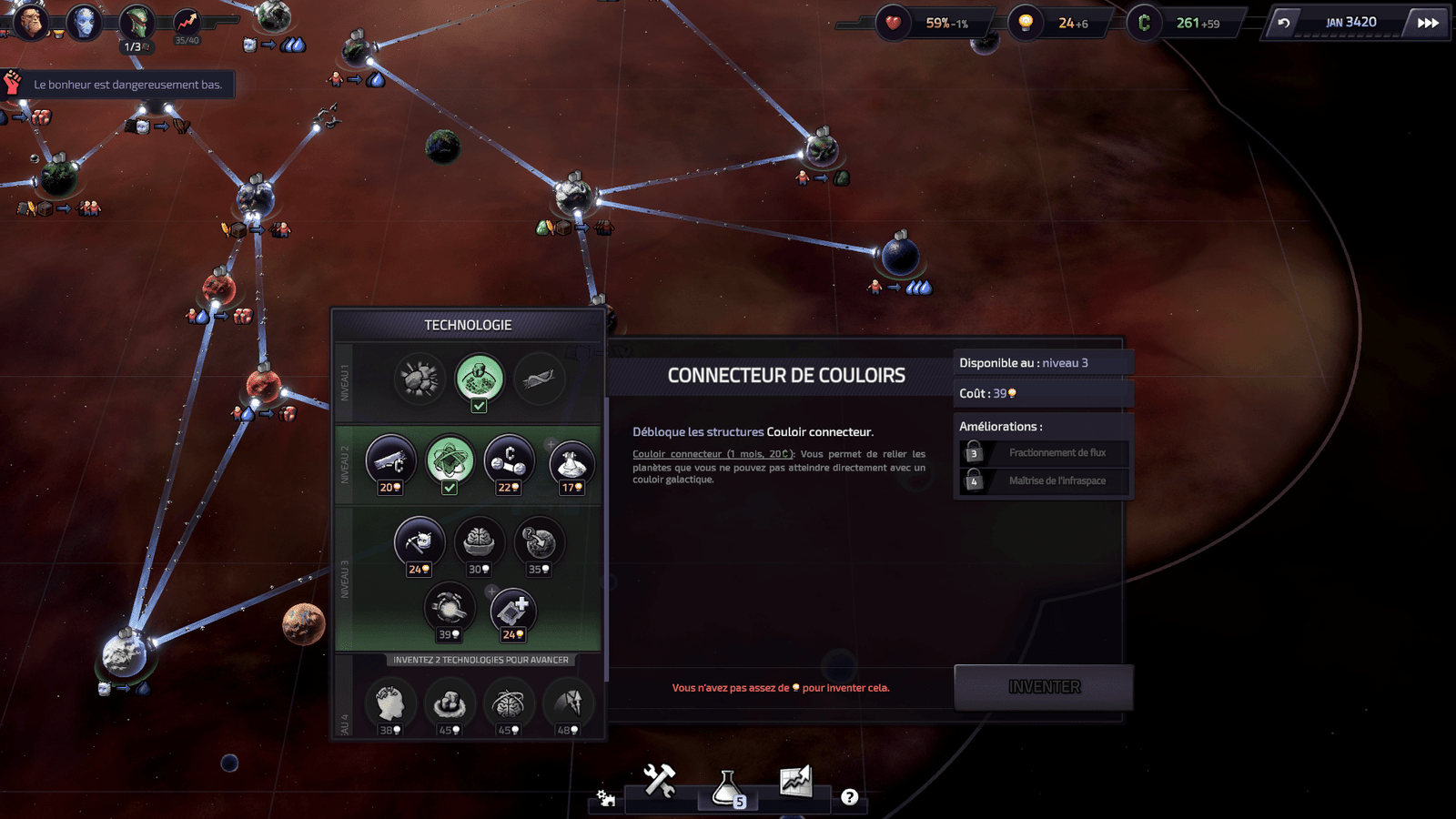Viewport: 1456px width, 819px height.
Task: Click the INVENTER button
Action: (1044, 687)
